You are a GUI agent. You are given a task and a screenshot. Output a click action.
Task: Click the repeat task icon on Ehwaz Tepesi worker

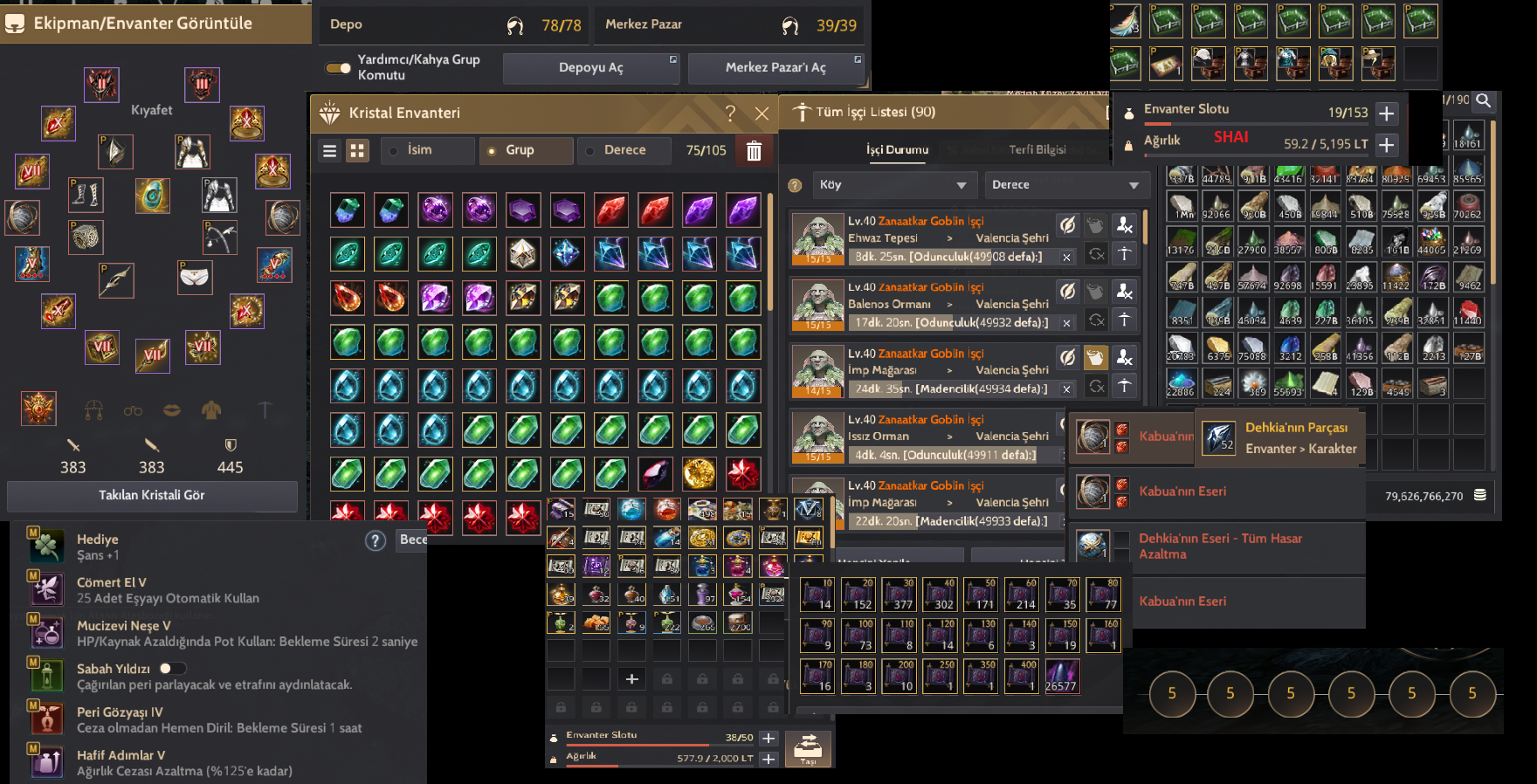(1095, 253)
